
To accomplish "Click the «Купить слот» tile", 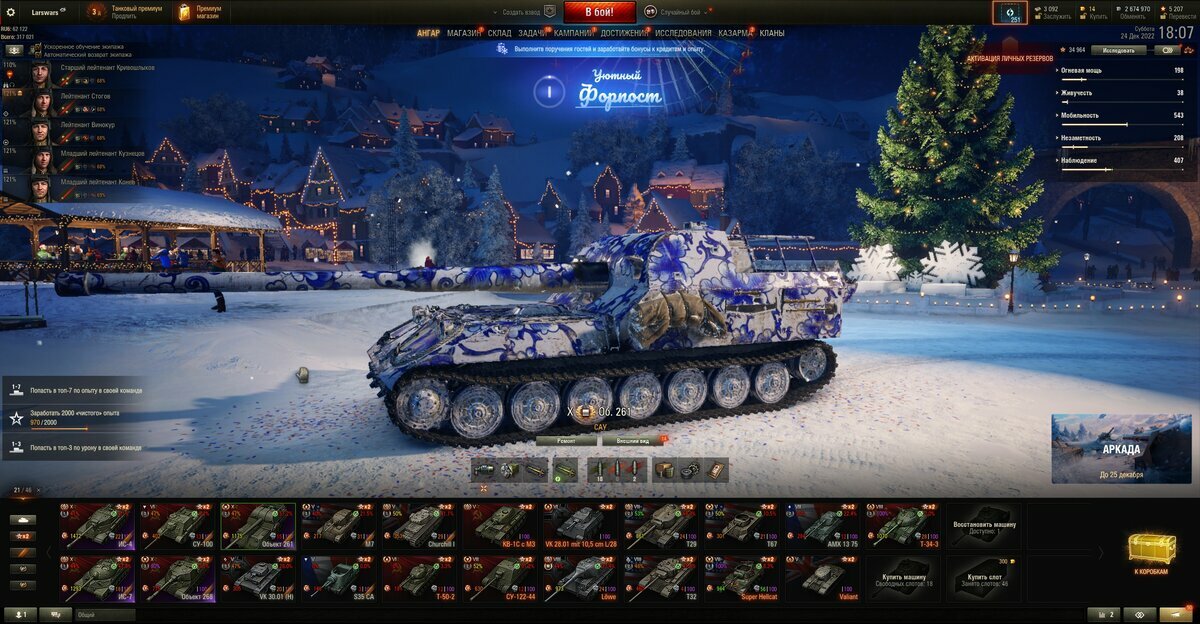I will coord(984,577).
